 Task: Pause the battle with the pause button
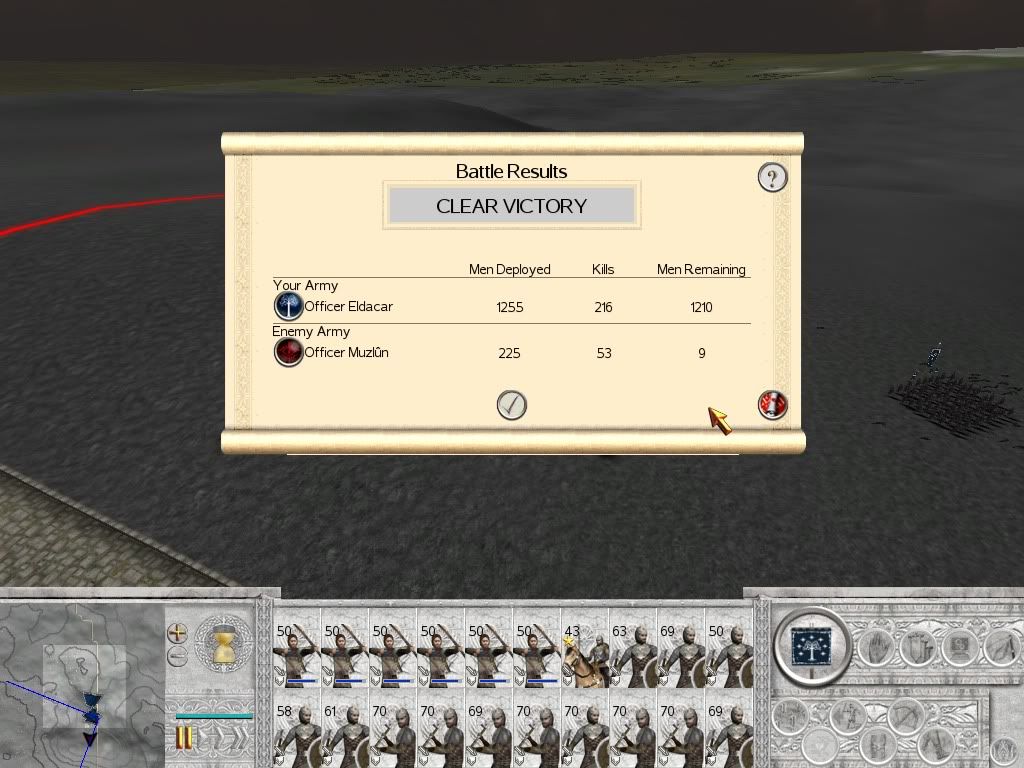(184, 739)
